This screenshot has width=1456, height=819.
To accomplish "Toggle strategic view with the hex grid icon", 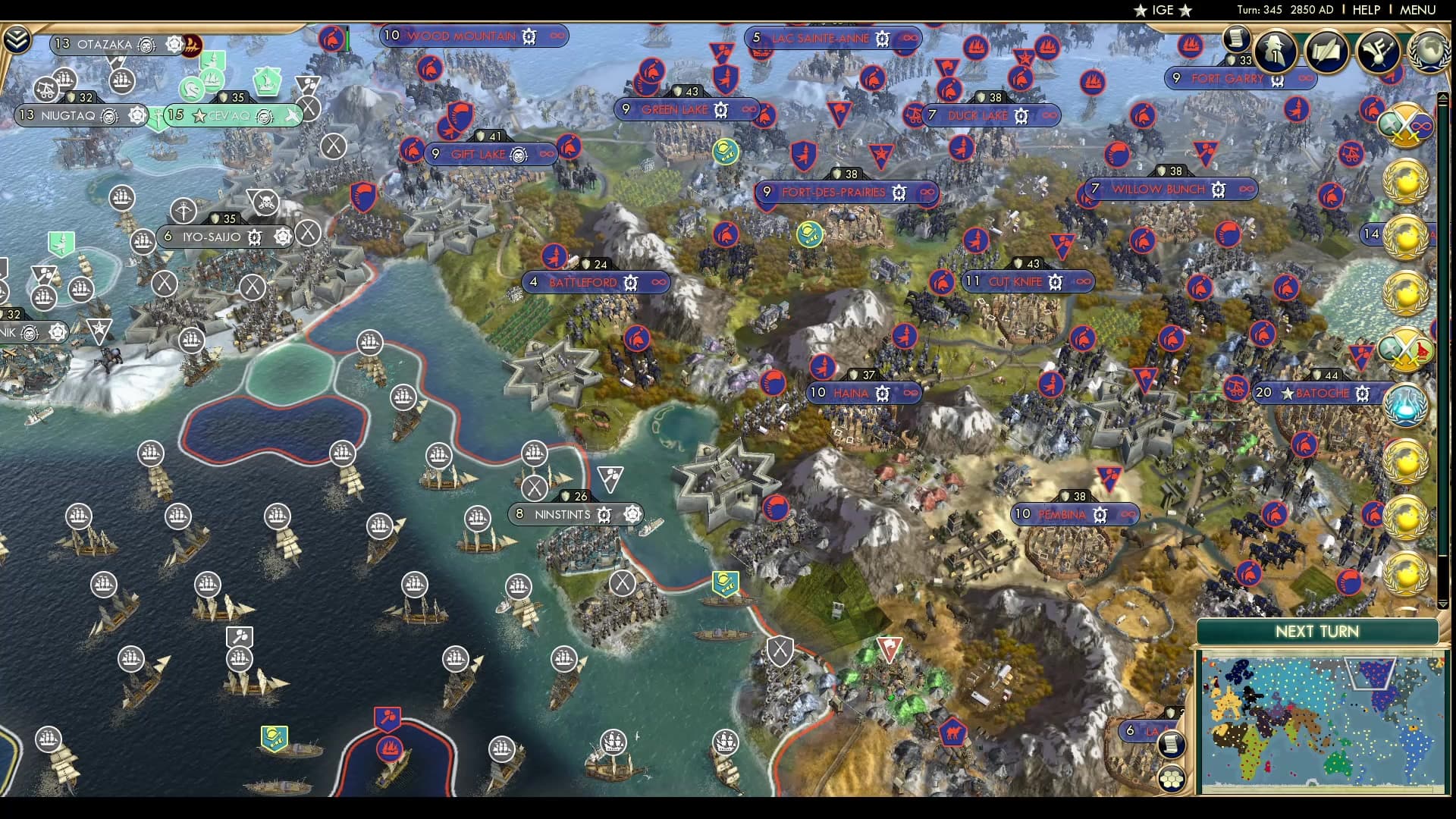I will [x=1171, y=780].
